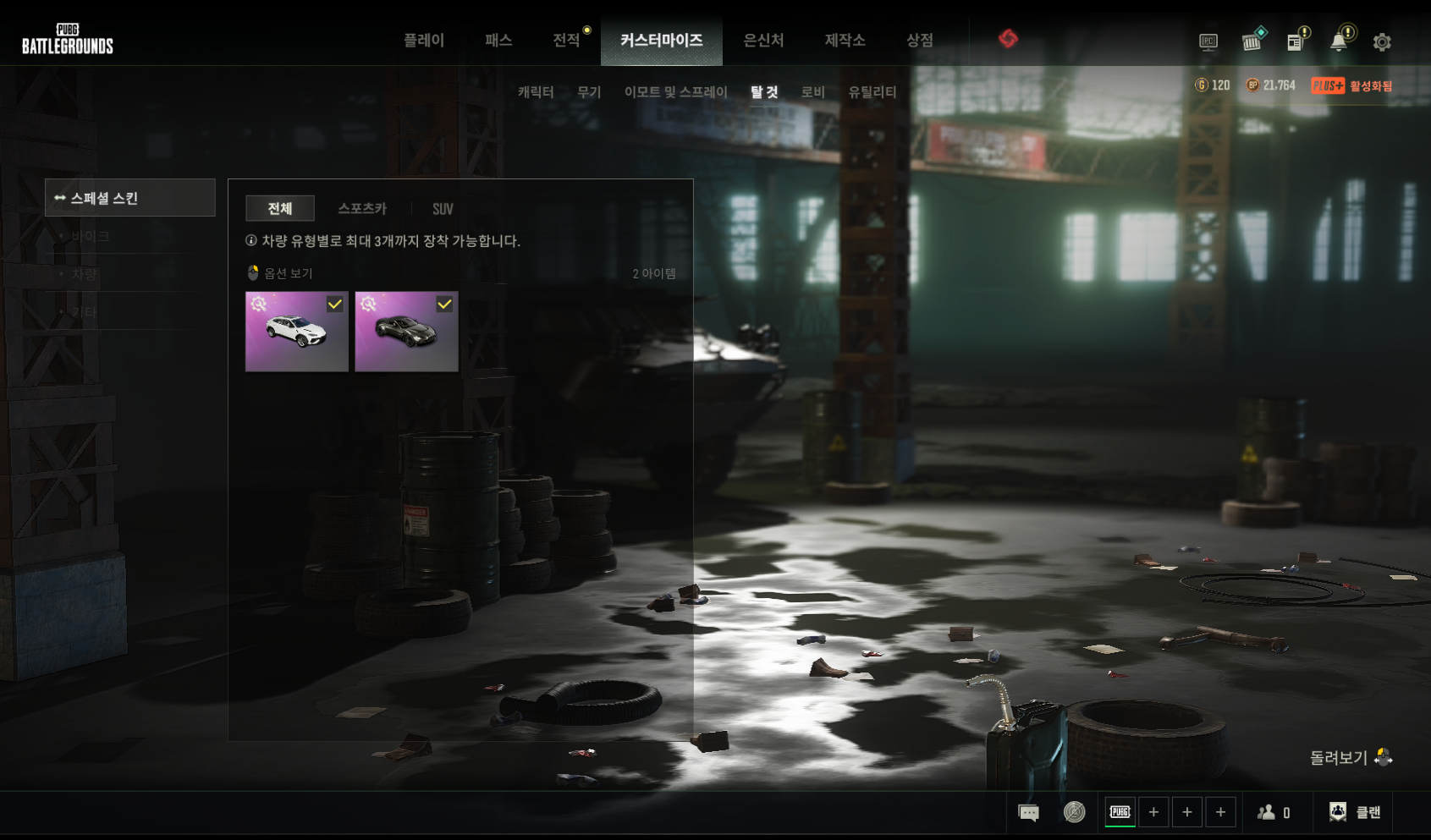Select the black sports car skin tile

click(406, 332)
